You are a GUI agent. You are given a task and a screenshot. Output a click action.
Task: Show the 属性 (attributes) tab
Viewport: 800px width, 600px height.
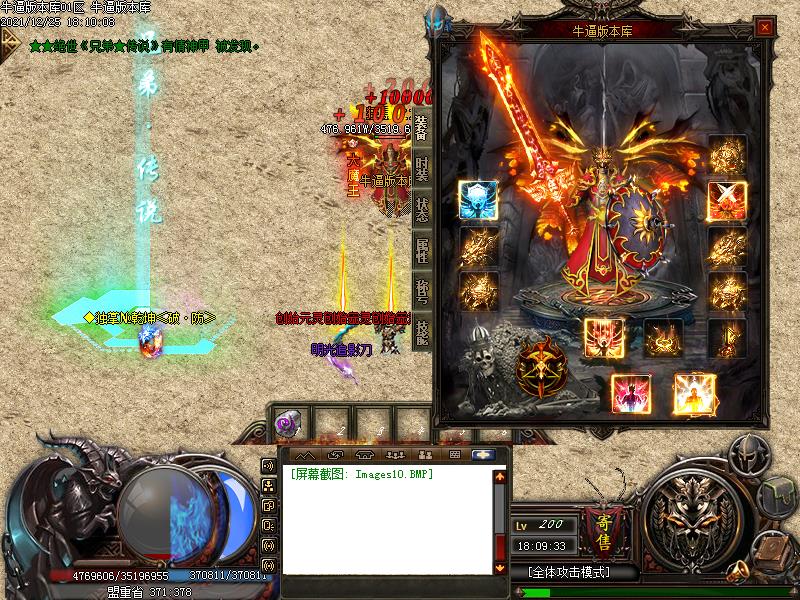click(x=422, y=248)
